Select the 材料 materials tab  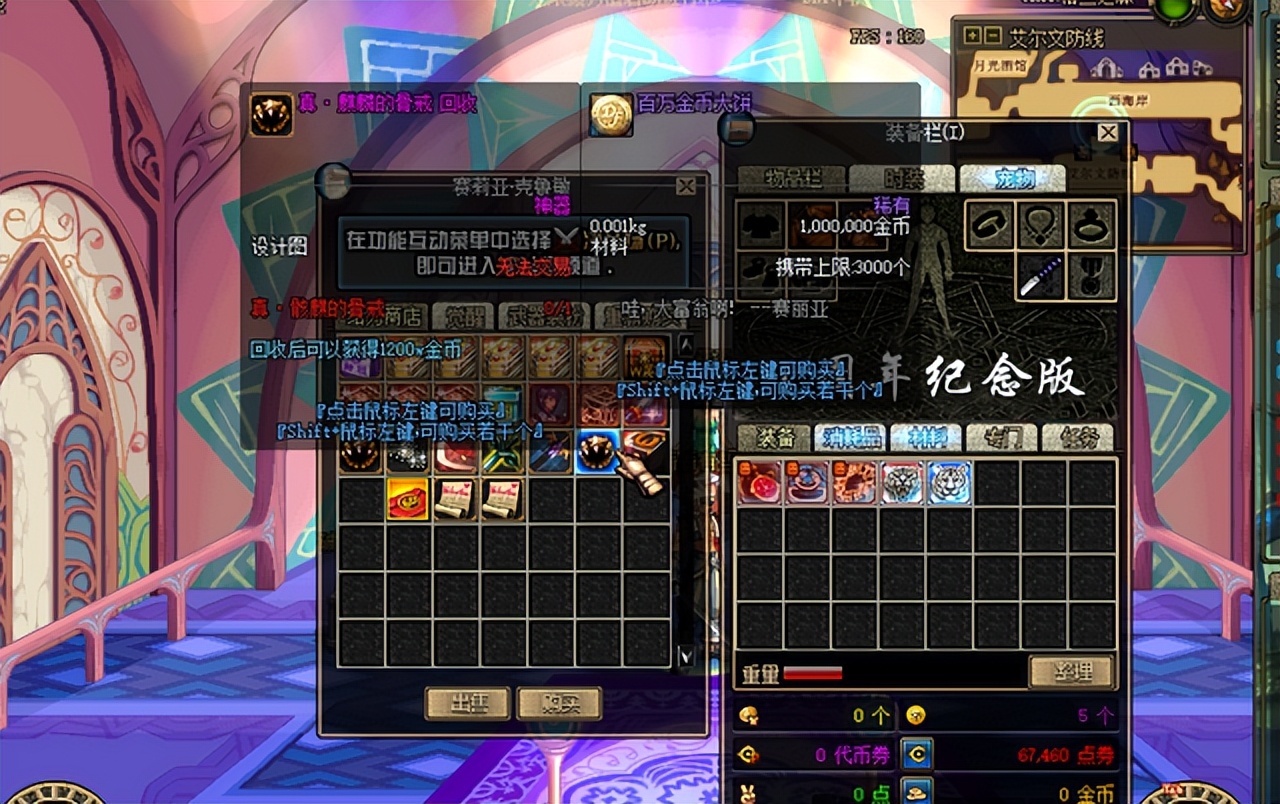(925, 437)
